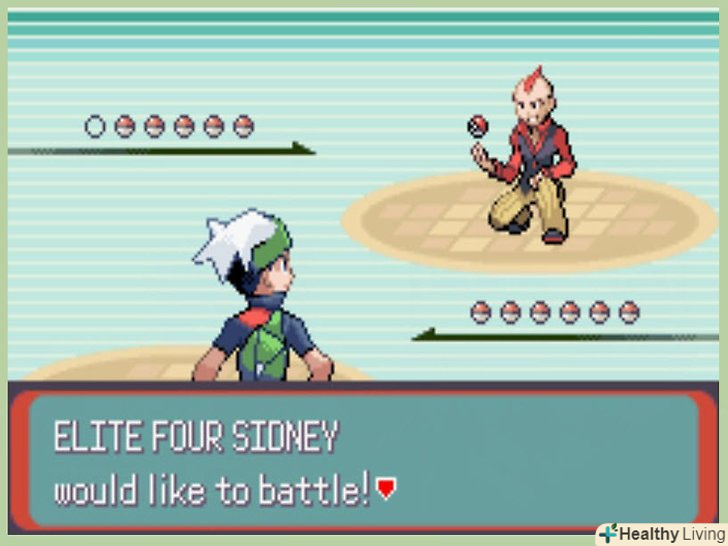728x546 pixels.
Task: Click the red continue arrow after the text
Action: pyautogui.click(x=387, y=490)
